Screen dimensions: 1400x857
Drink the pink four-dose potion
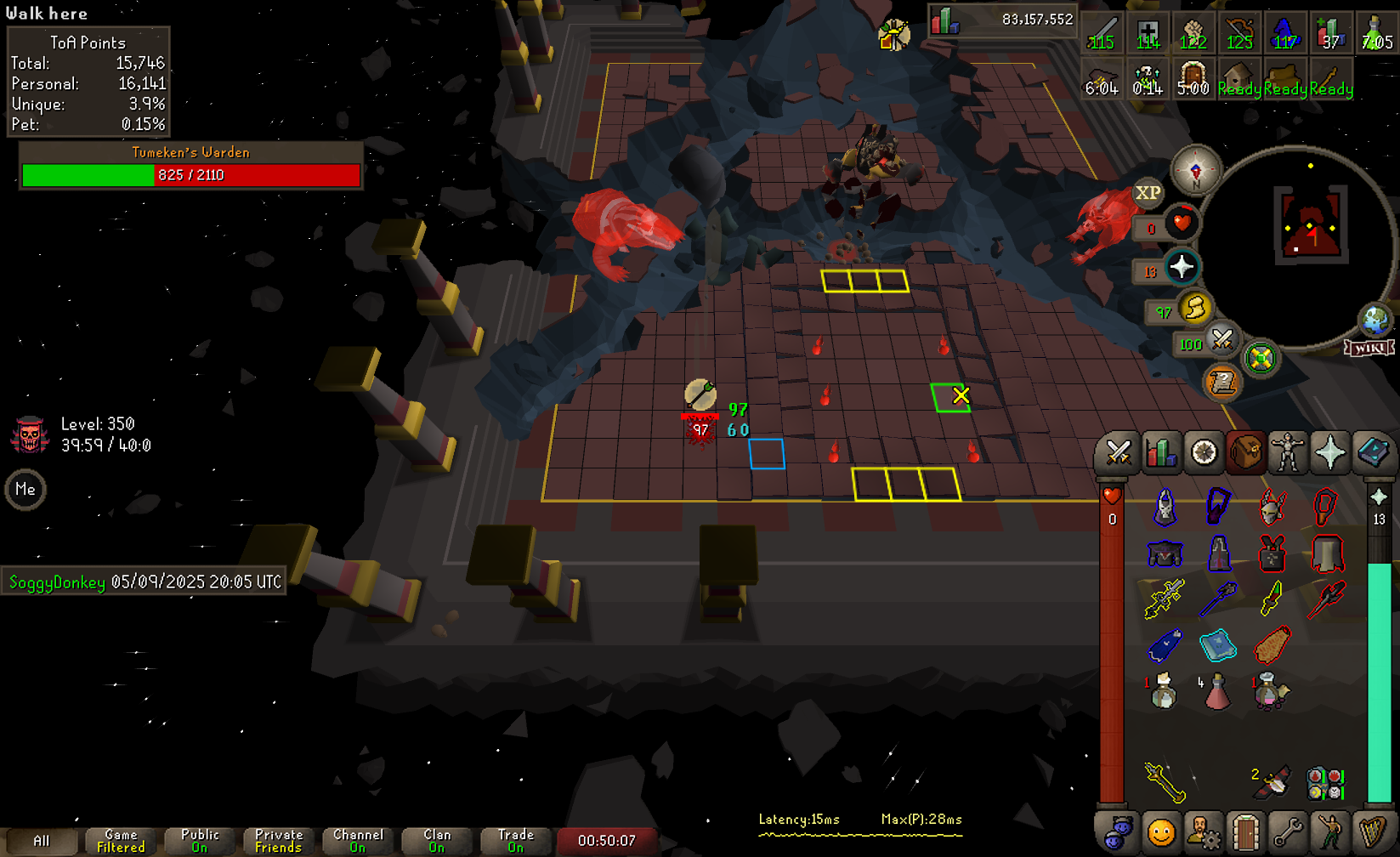coord(1217,692)
